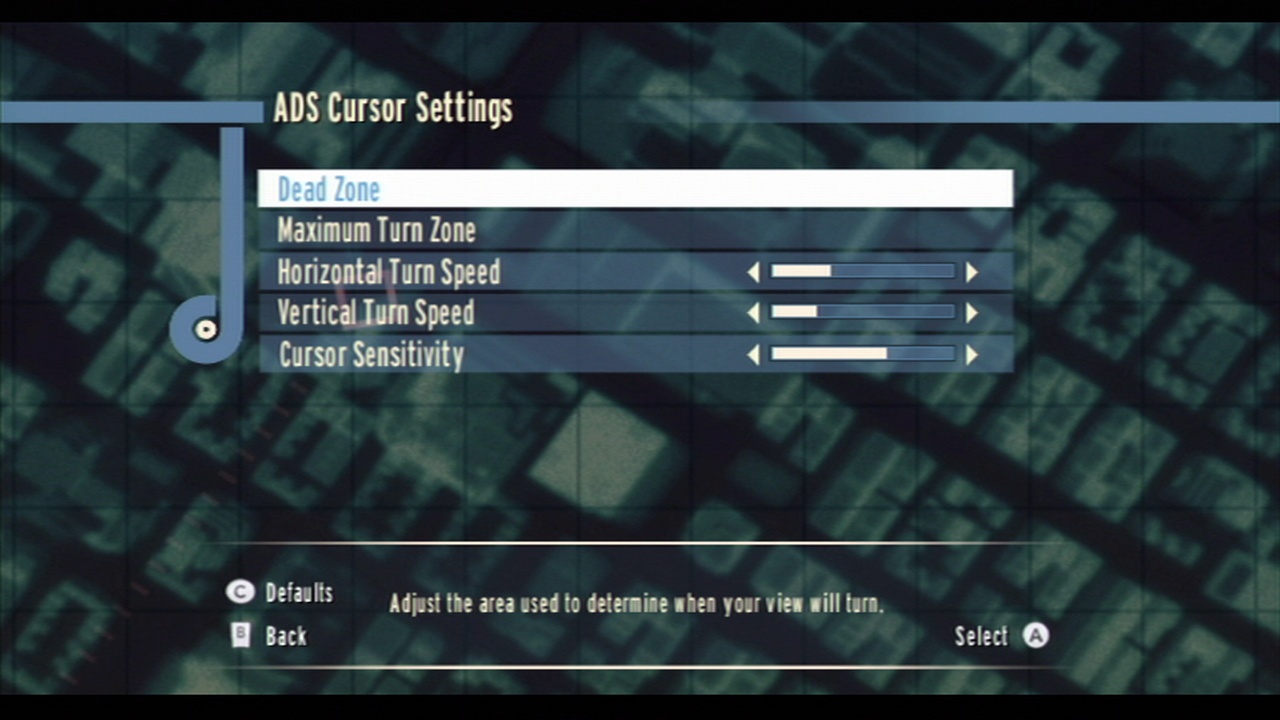Increase Vertical Turn Speed with right arrow
This screenshot has width=1280, height=720.
971,313
